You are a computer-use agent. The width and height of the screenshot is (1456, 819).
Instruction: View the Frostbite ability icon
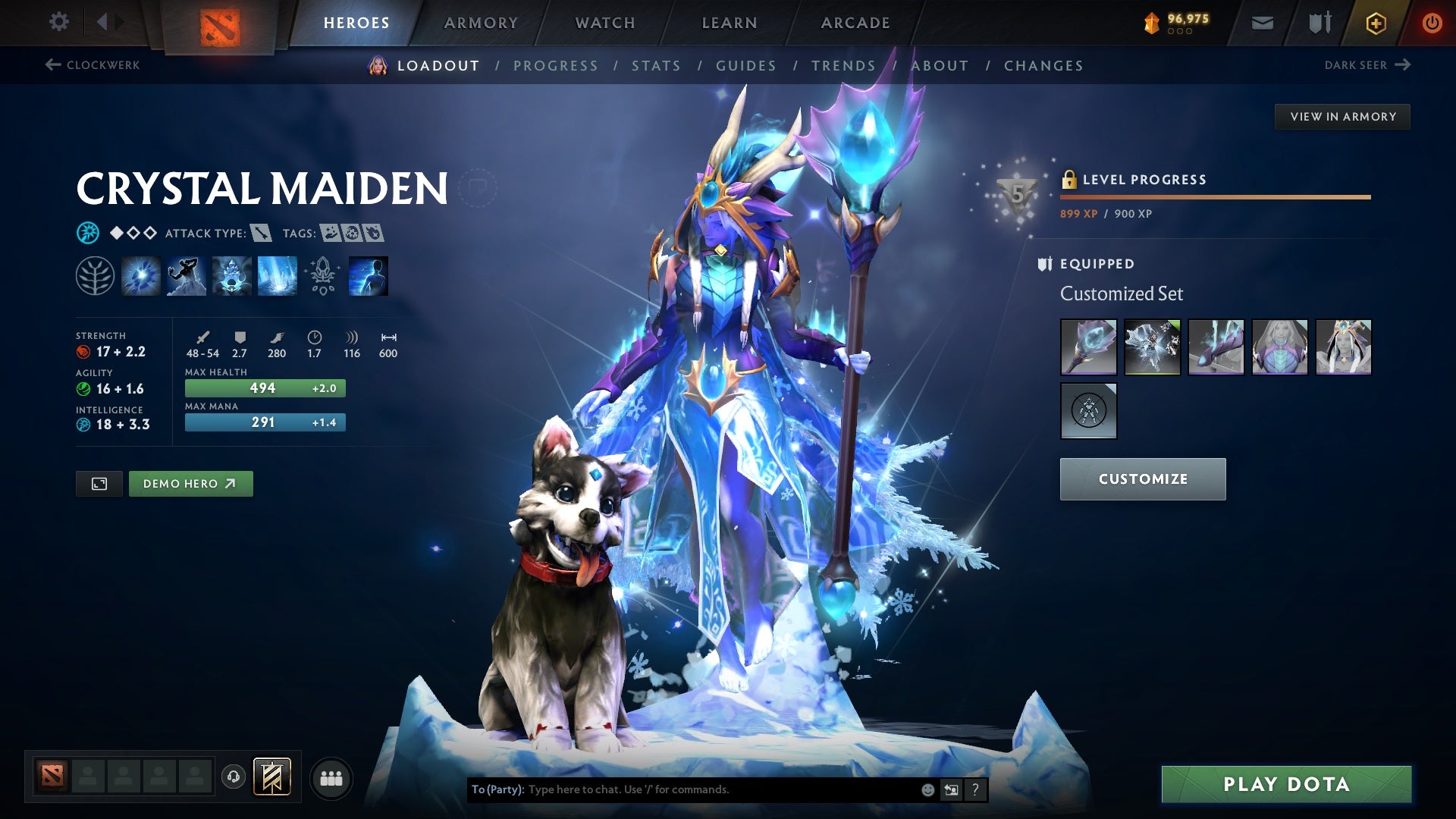pyautogui.click(x=186, y=275)
